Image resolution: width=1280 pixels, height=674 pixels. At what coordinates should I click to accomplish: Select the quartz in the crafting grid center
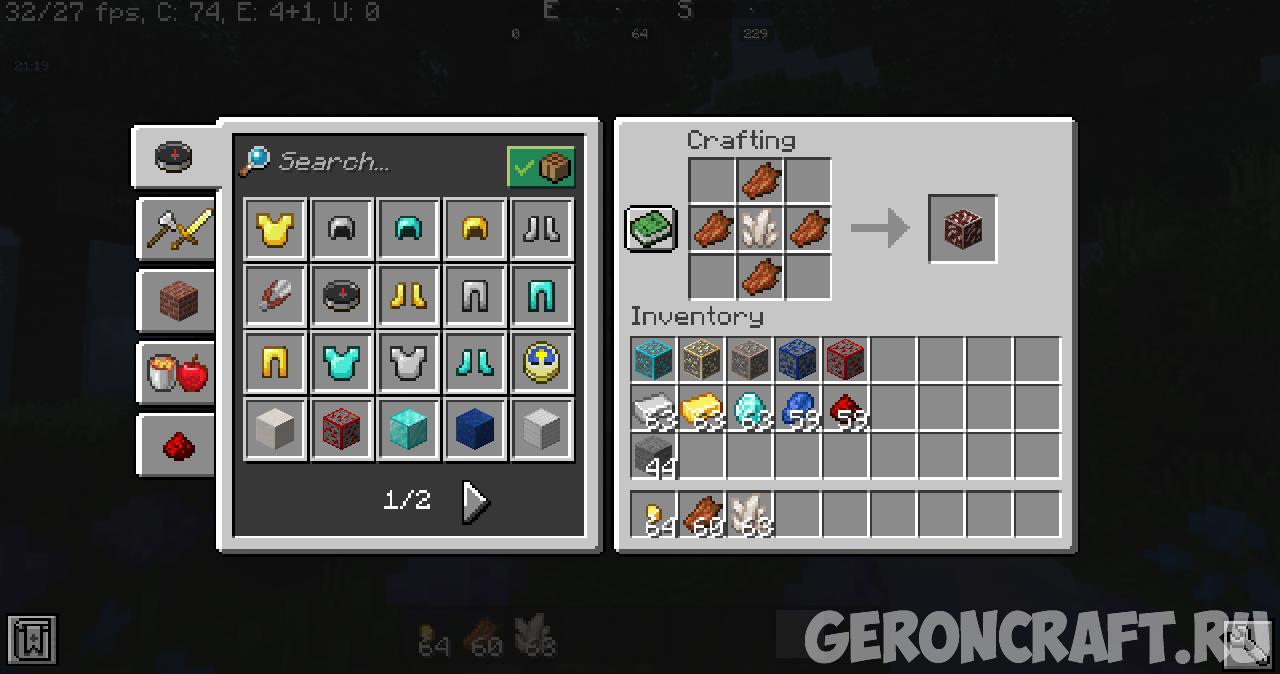(761, 229)
